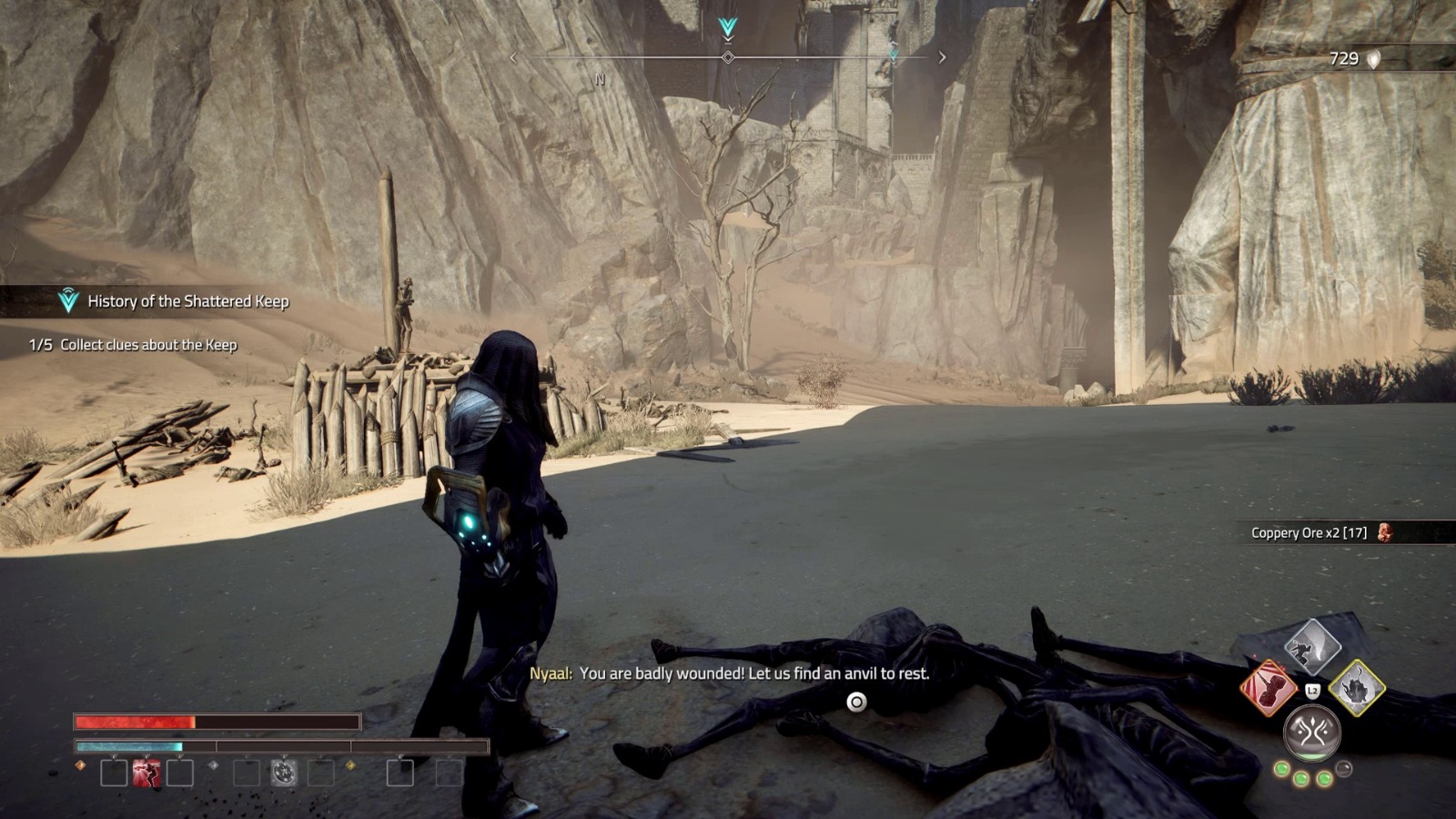This screenshot has width=1456, height=819.
Task: Trigger the yellow-framed flame creature ability
Action: tap(1357, 688)
